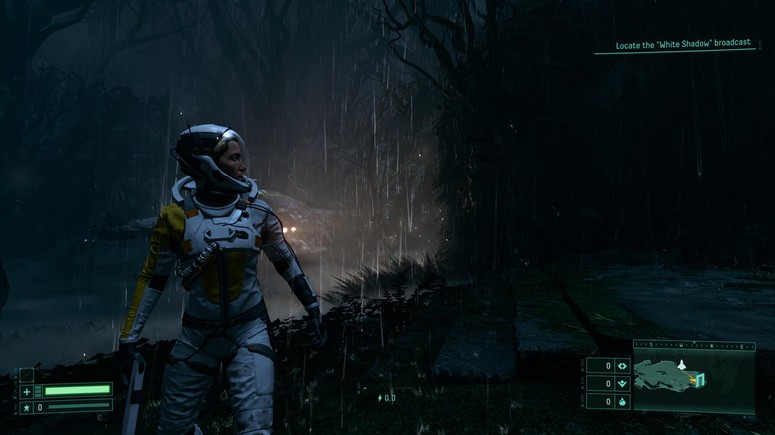Image resolution: width=775 pixels, height=435 pixels.
Task: Click the plus-shaped integrity icon
Action: tap(27, 391)
